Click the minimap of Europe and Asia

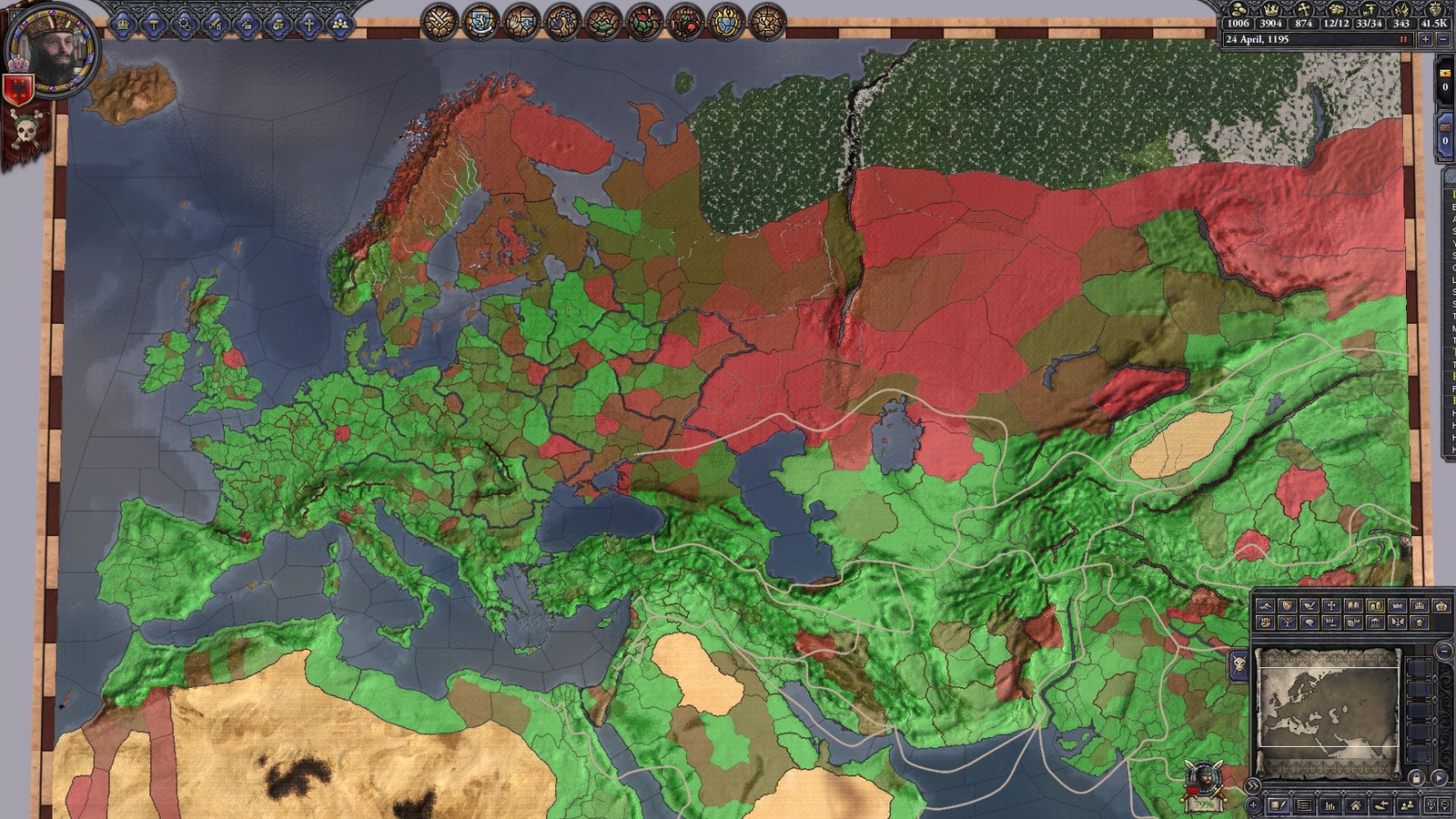pos(1327,710)
